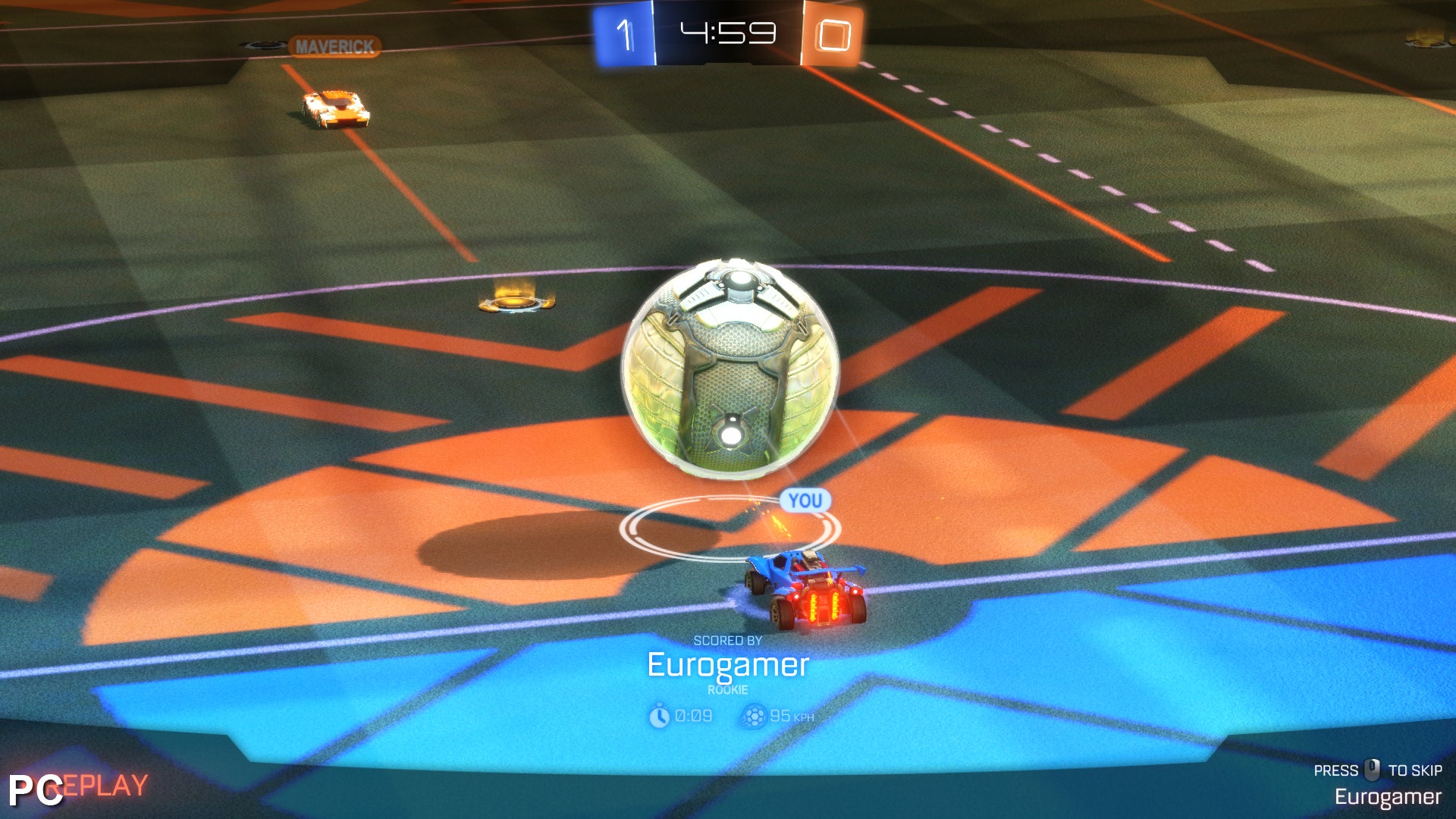The image size is (1456, 819).
Task: Toggle the MAVERICK nameplate
Action: click(334, 45)
